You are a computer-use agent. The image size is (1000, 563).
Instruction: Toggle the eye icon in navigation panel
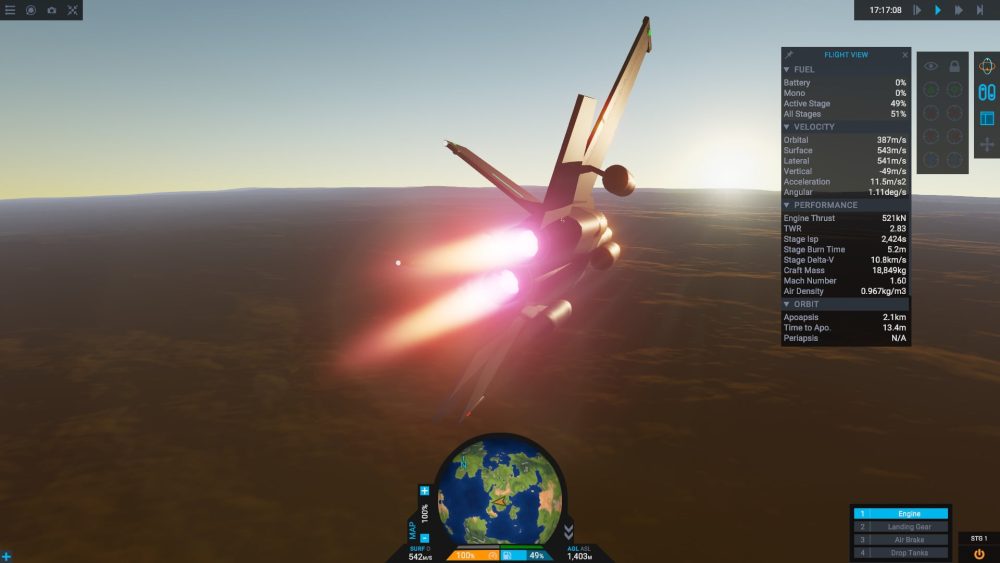pos(931,66)
